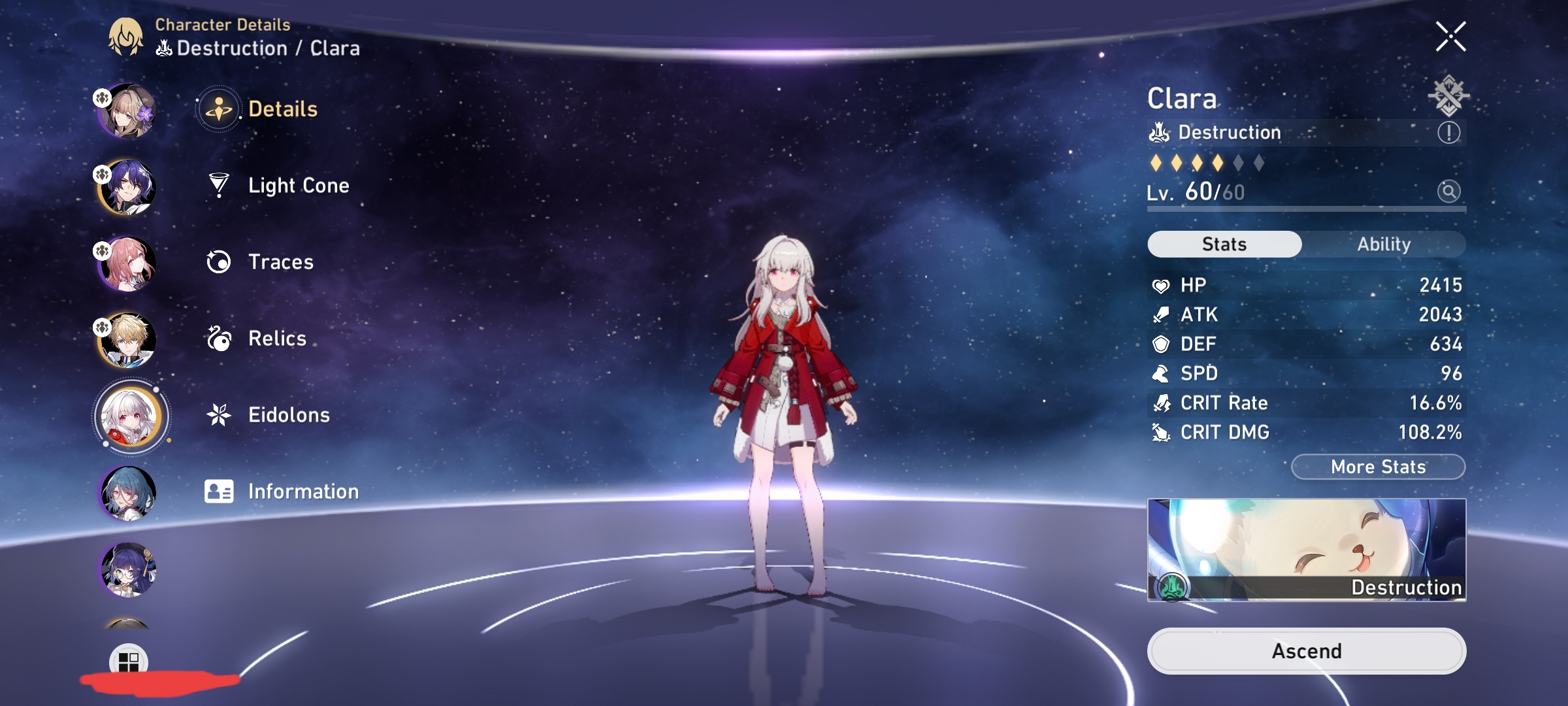Open the Information card icon

click(220, 491)
